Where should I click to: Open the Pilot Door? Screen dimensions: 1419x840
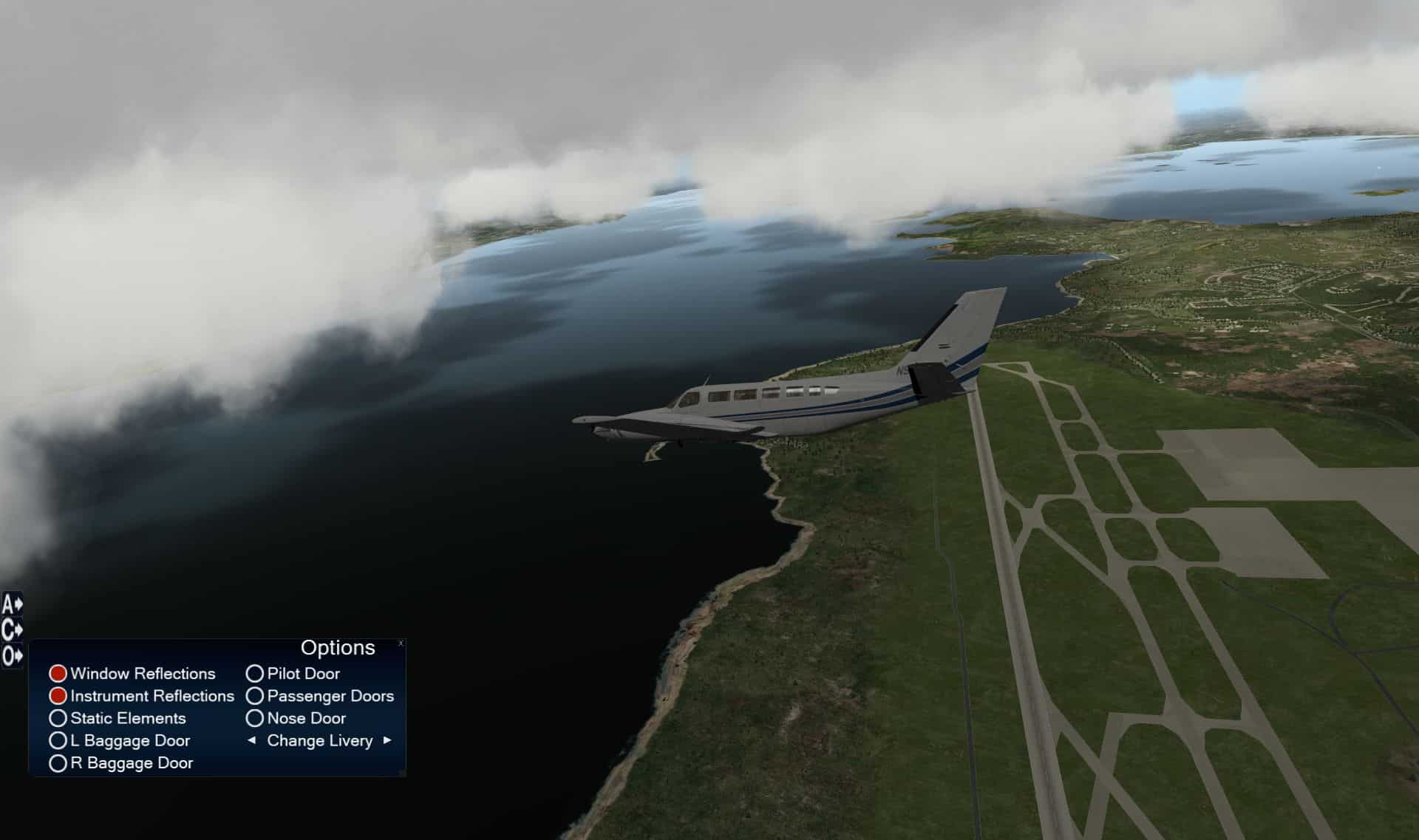(255, 674)
